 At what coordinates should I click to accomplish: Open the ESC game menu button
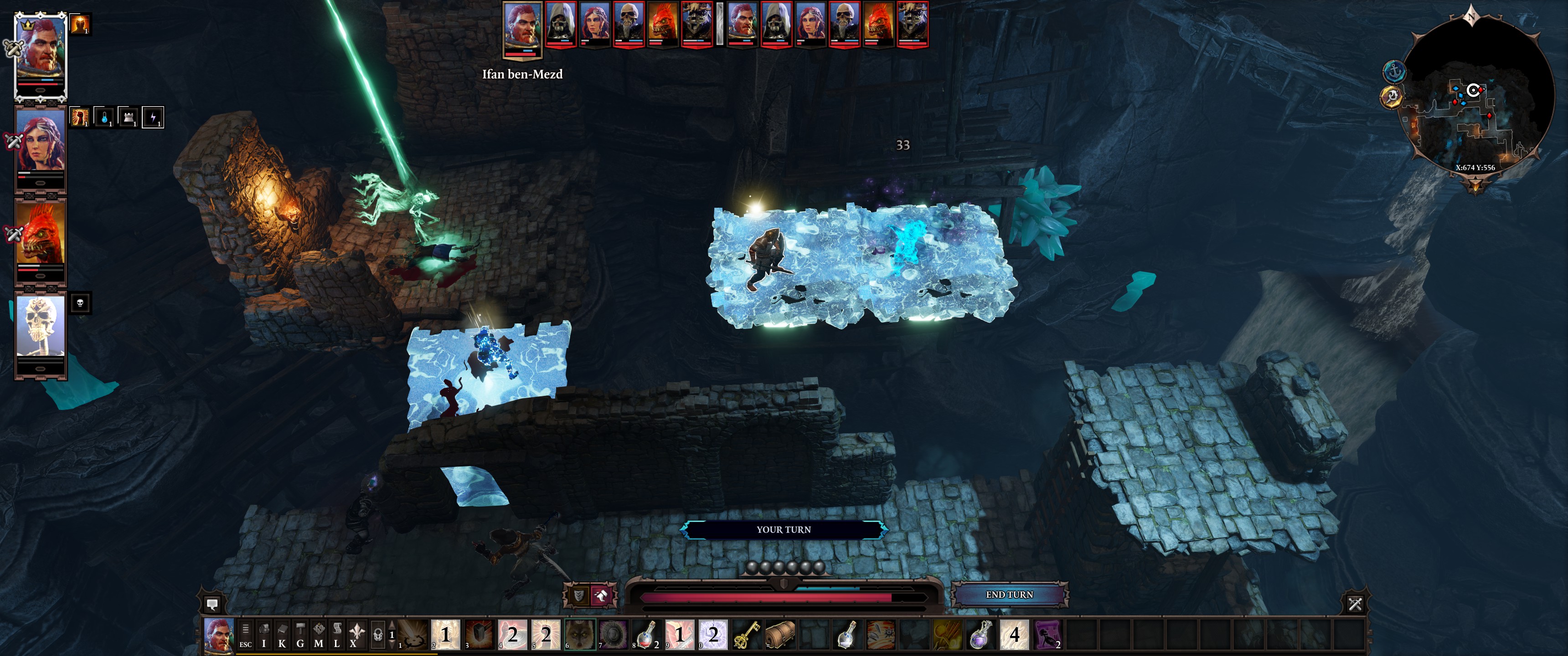point(245,635)
